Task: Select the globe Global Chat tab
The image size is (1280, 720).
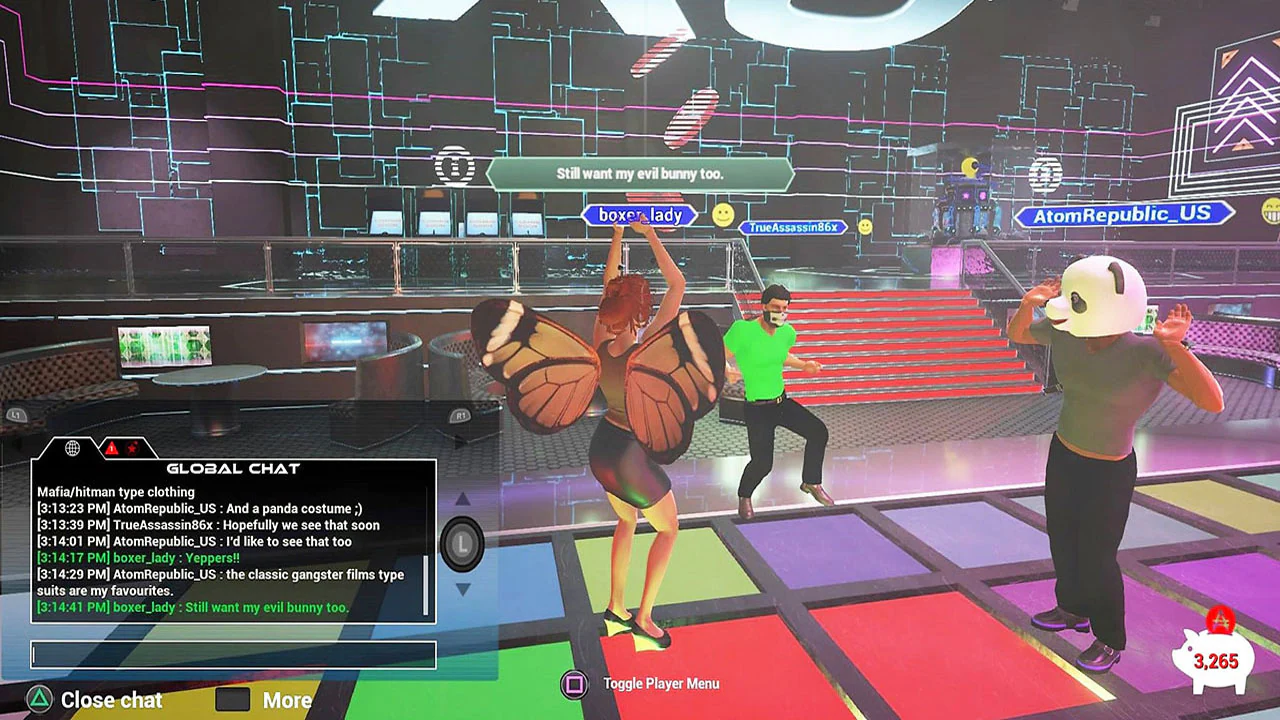Action: pyautogui.click(x=72, y=448)
